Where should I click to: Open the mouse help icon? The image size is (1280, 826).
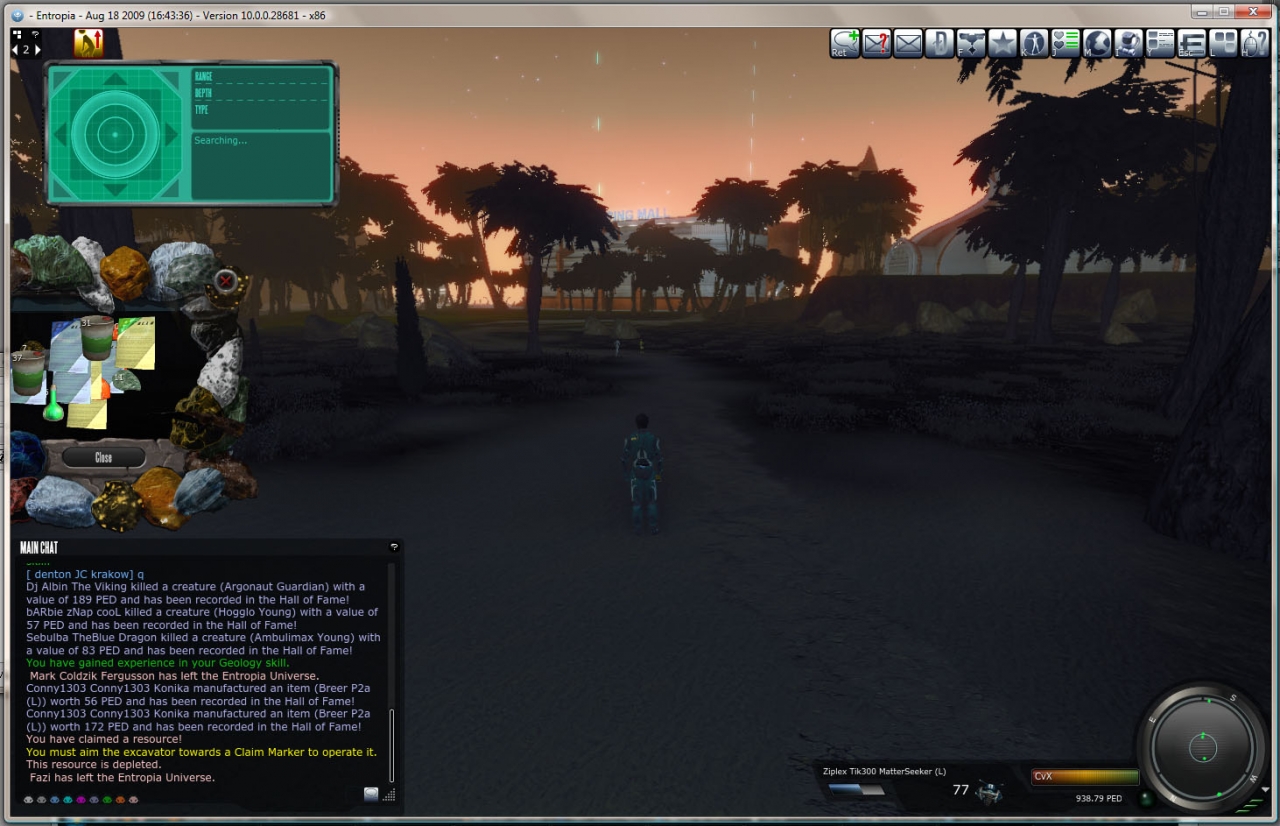pos(1254,44)
